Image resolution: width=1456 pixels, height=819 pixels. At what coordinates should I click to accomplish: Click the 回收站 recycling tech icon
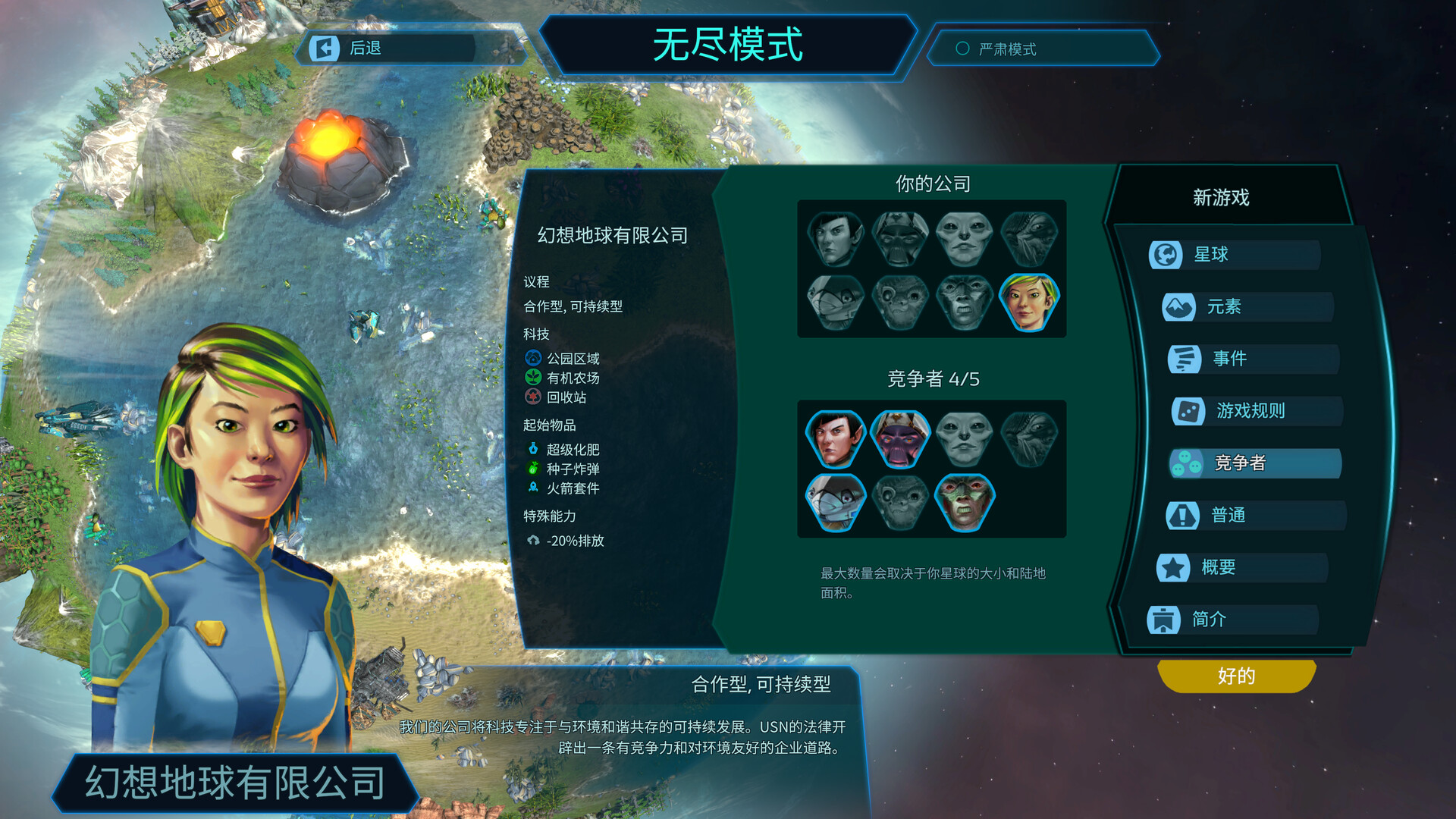point(533,397)
